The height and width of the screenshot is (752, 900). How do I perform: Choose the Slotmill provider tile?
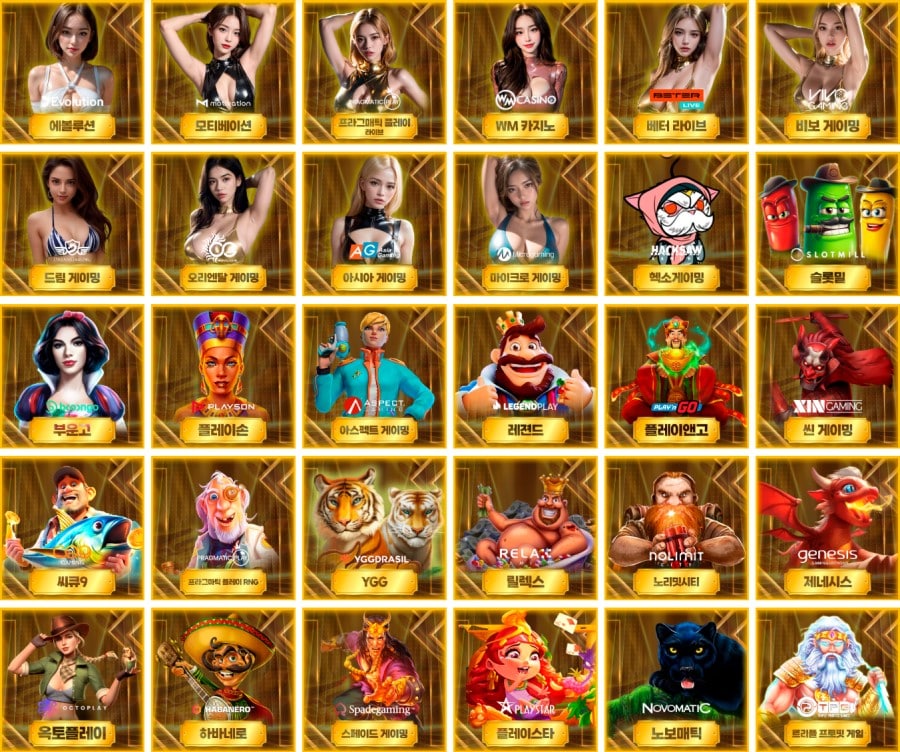tap(827, 224)
